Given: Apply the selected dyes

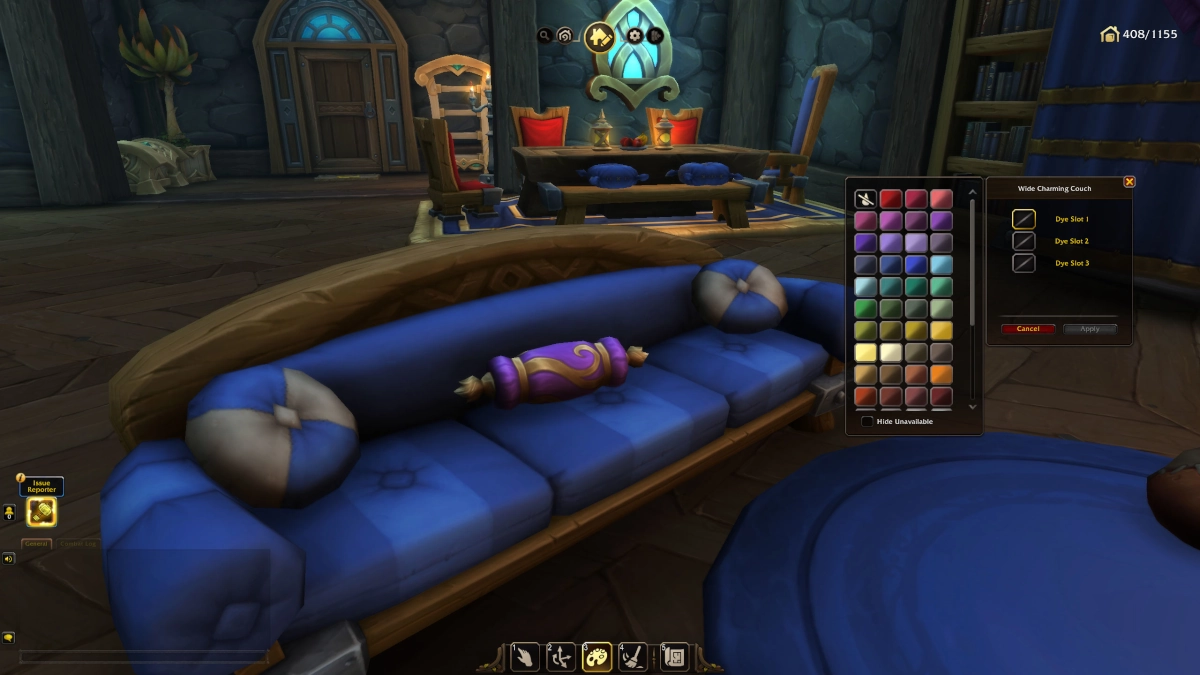Looking at the screenshot, I should (1089, 329).
